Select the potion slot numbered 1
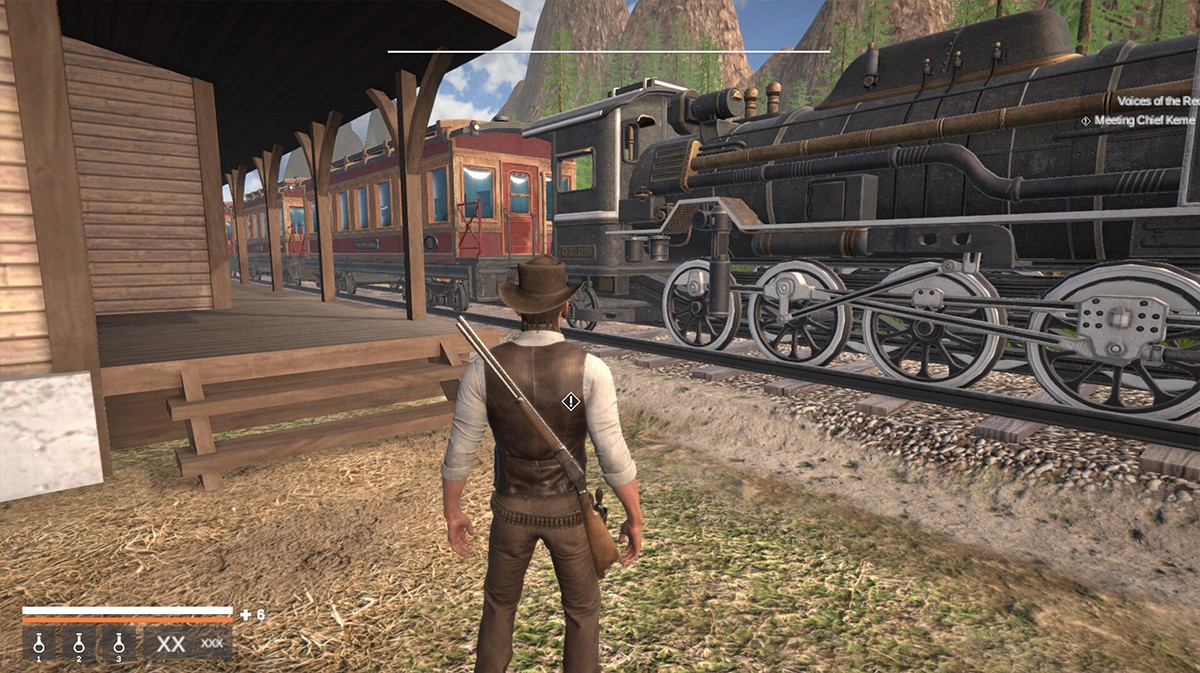 (x=39, y=643)
